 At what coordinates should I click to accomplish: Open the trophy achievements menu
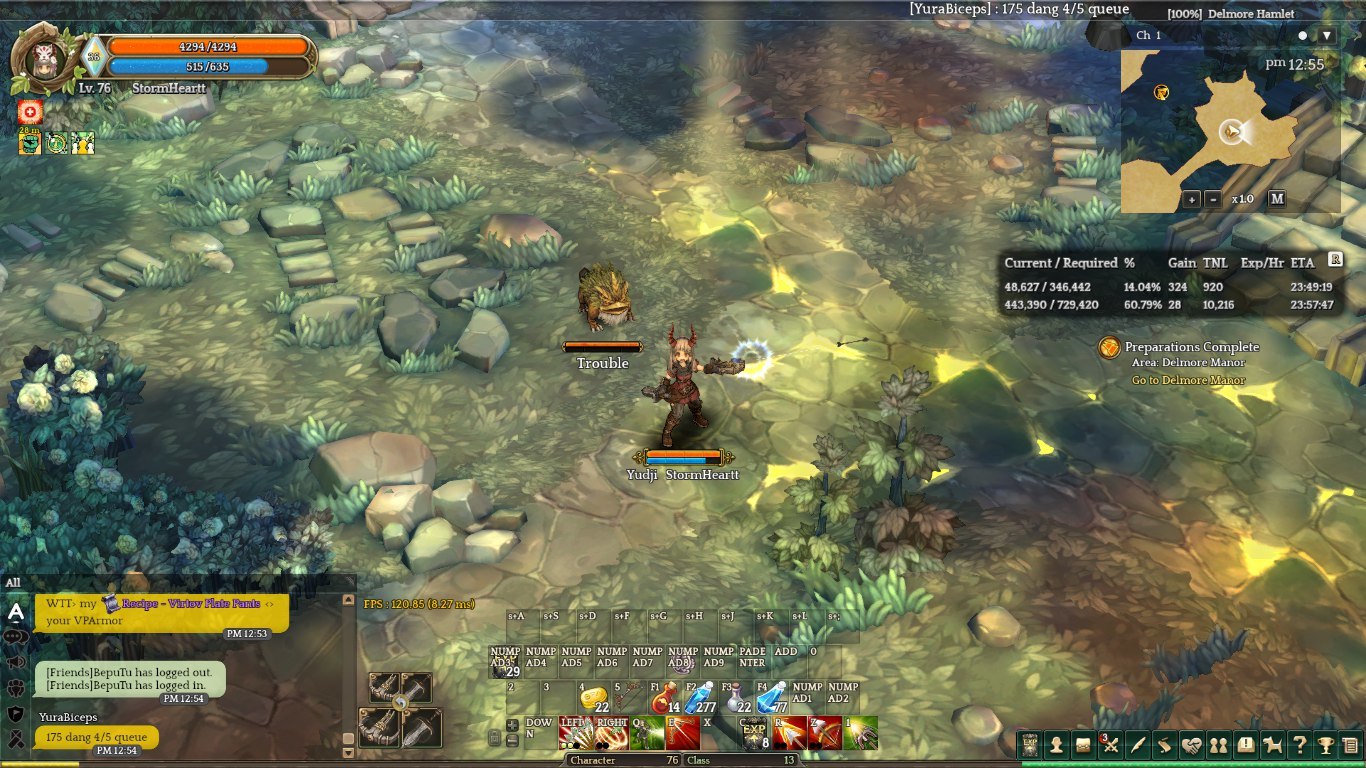(x=1326, y=745)
